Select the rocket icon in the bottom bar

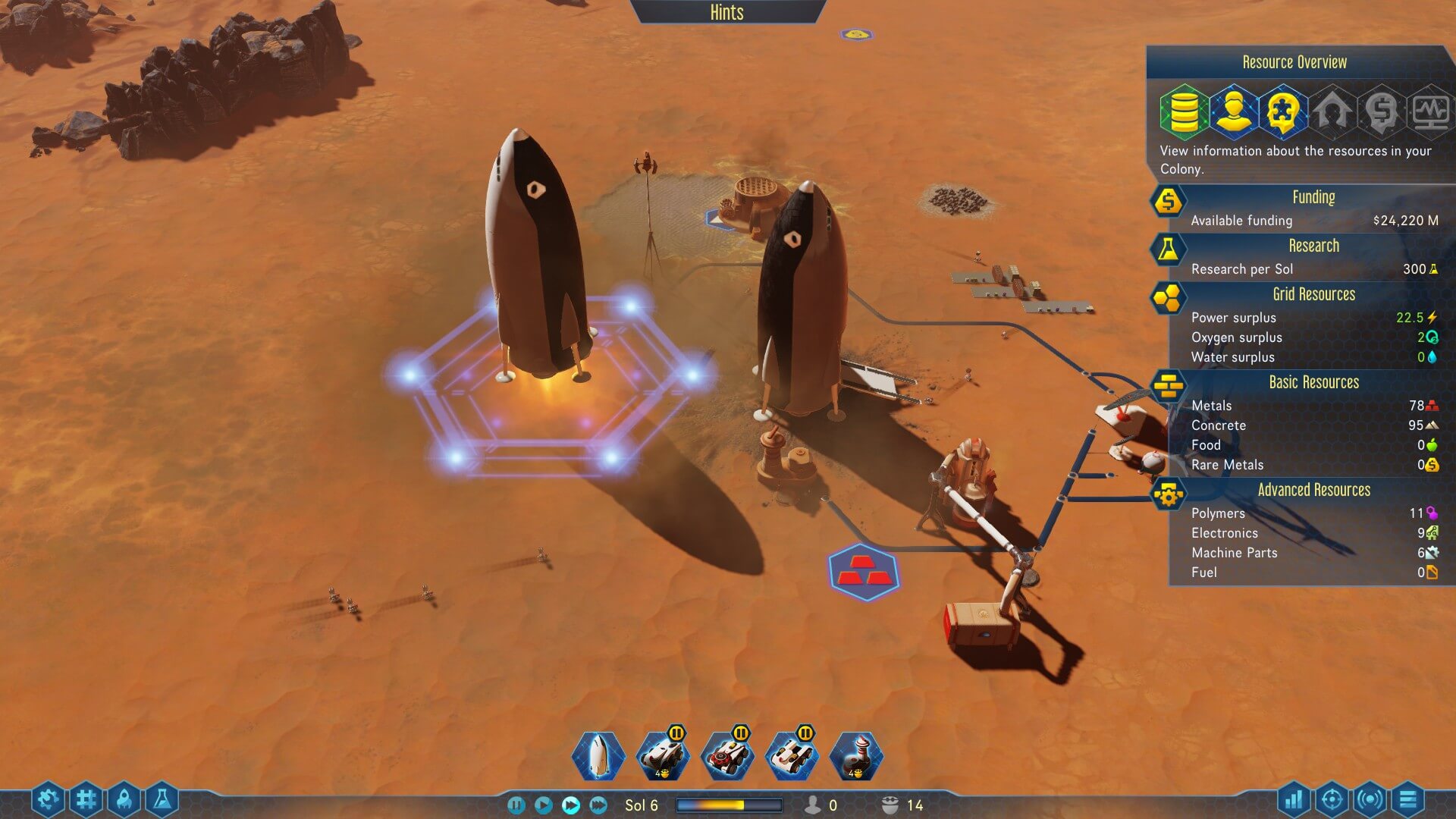pyautogui.click(x=598, y=755)
